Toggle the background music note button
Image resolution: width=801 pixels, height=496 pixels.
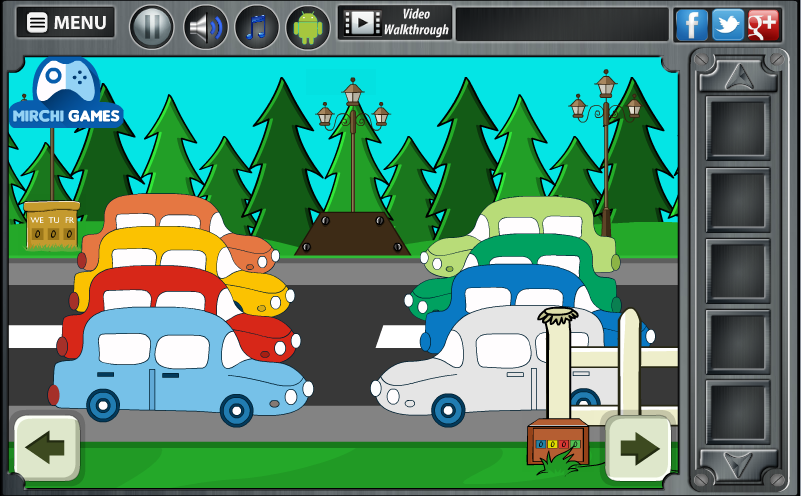[257, 26]
